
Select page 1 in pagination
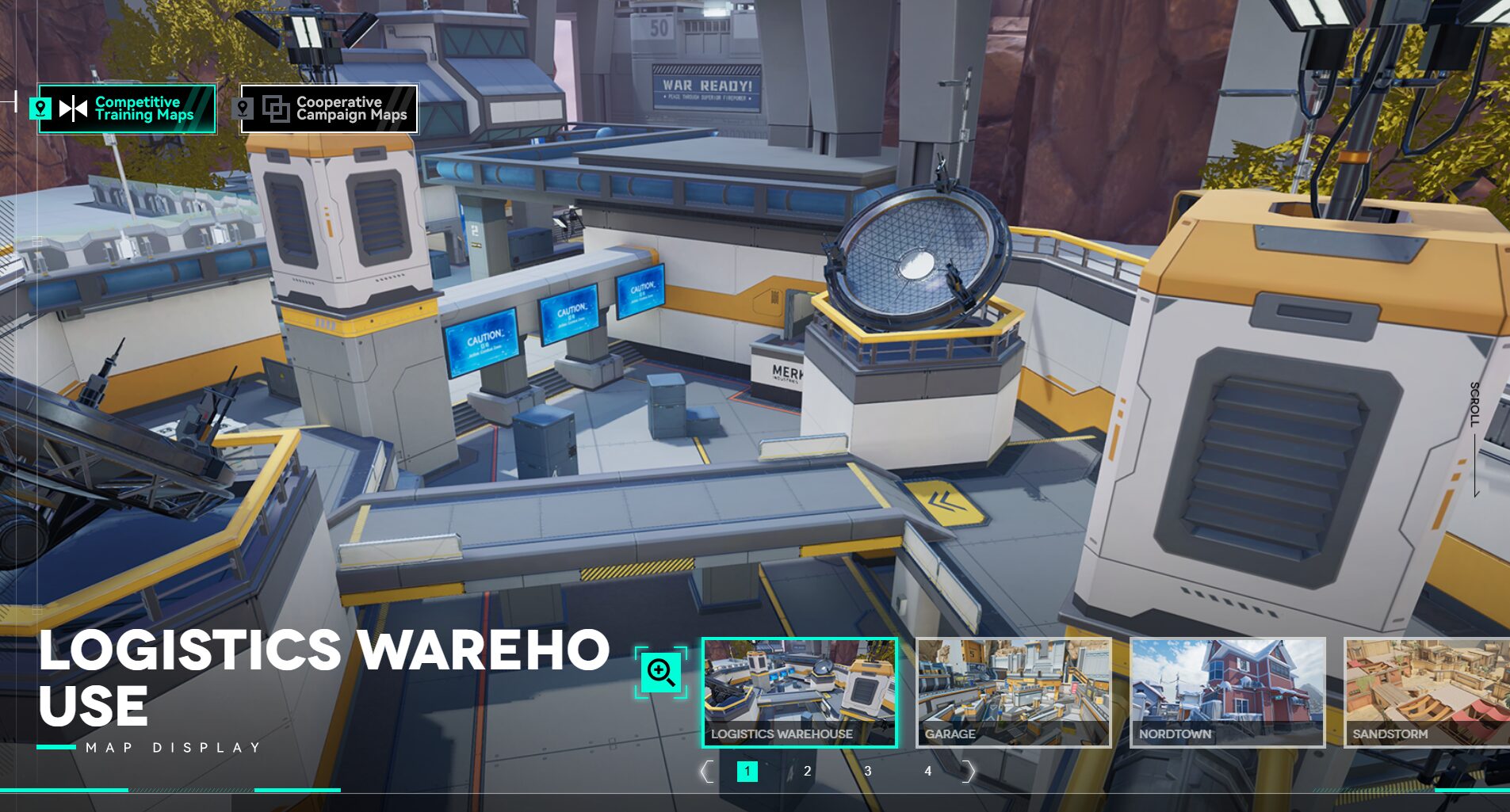(x=747, y=772)
